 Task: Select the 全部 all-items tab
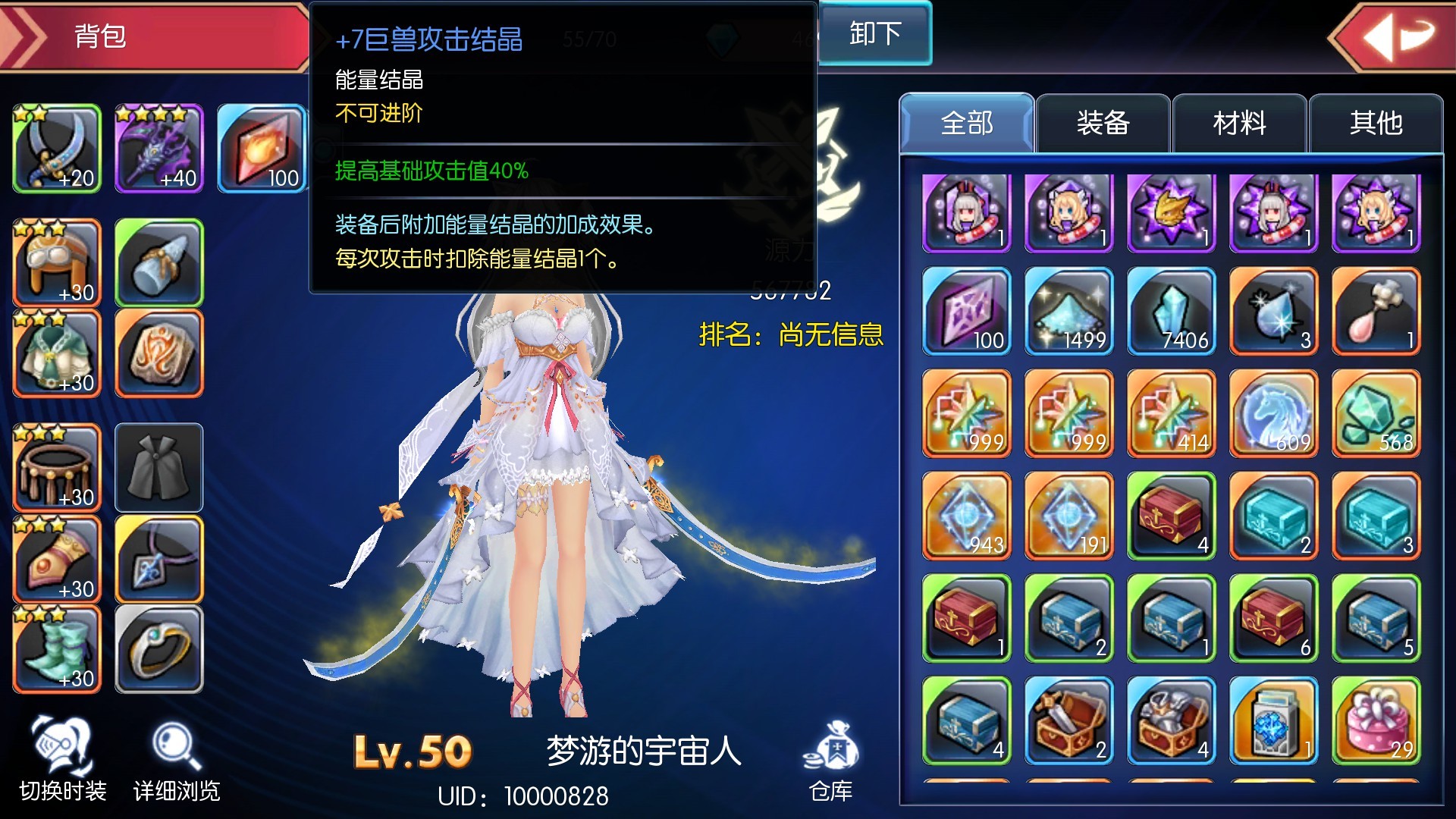pos(967,124)
